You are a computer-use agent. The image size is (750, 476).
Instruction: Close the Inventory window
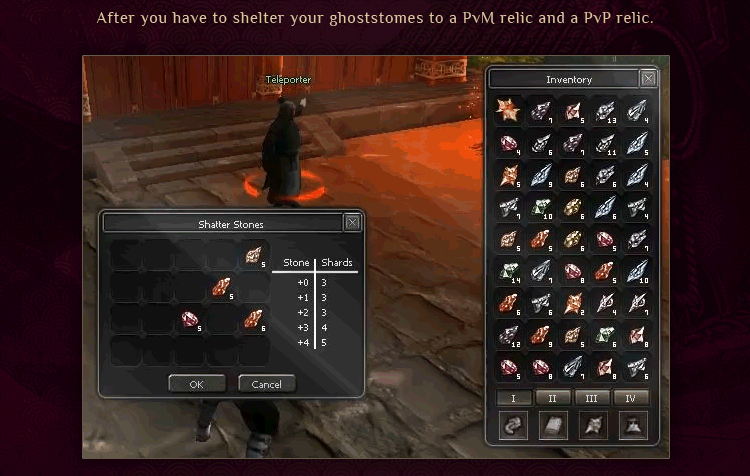[648, 79]
